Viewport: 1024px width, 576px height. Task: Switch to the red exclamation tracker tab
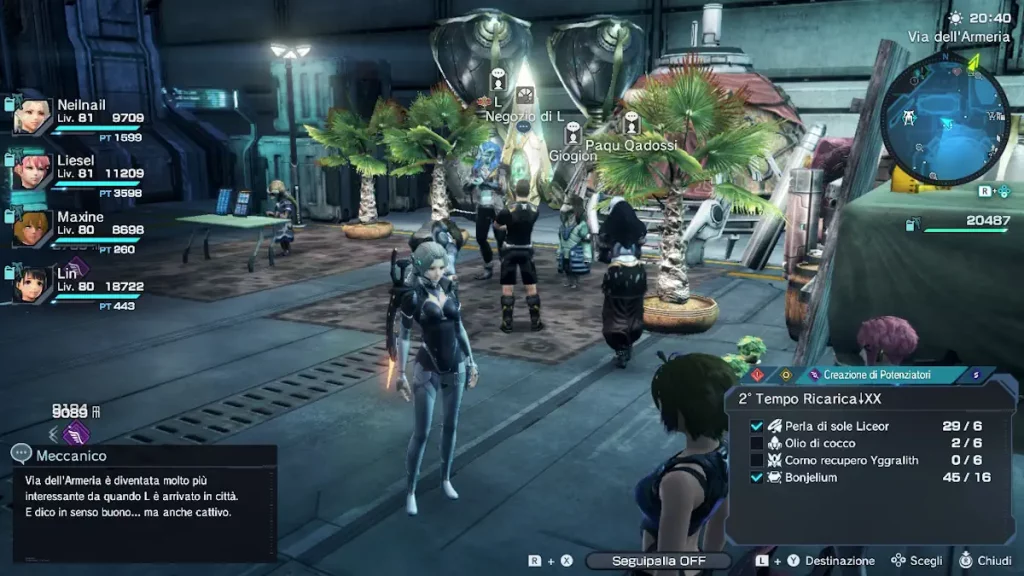click(x=759, y=375)
